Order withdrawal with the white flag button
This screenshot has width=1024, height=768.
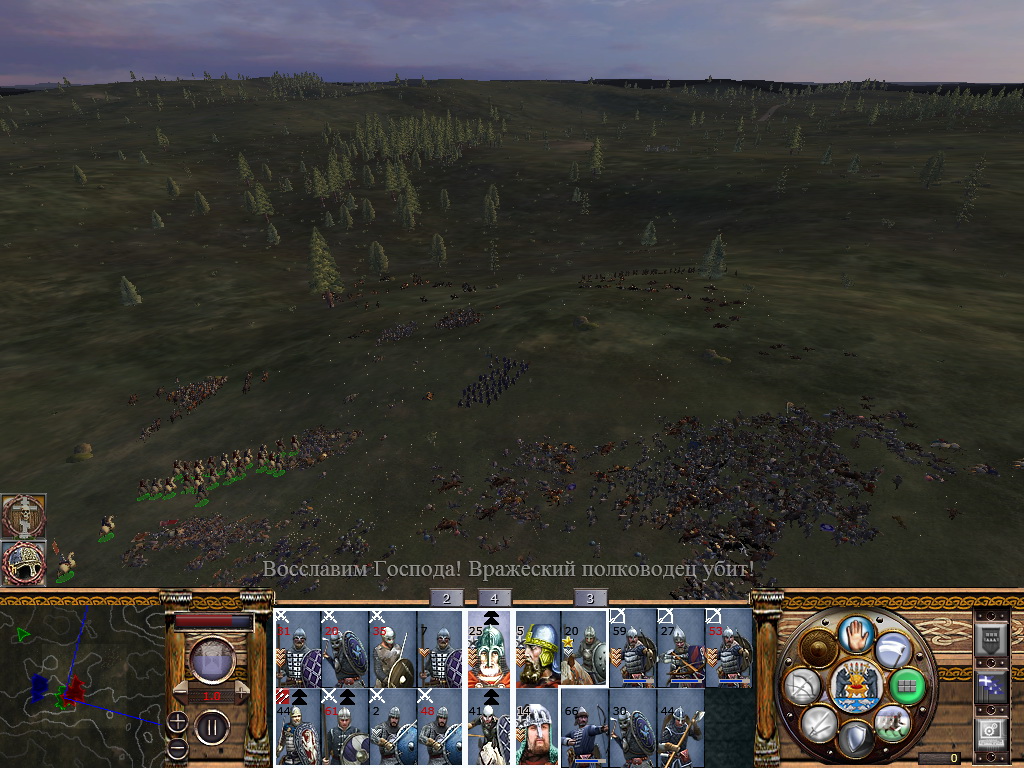[x=893, y=651]
